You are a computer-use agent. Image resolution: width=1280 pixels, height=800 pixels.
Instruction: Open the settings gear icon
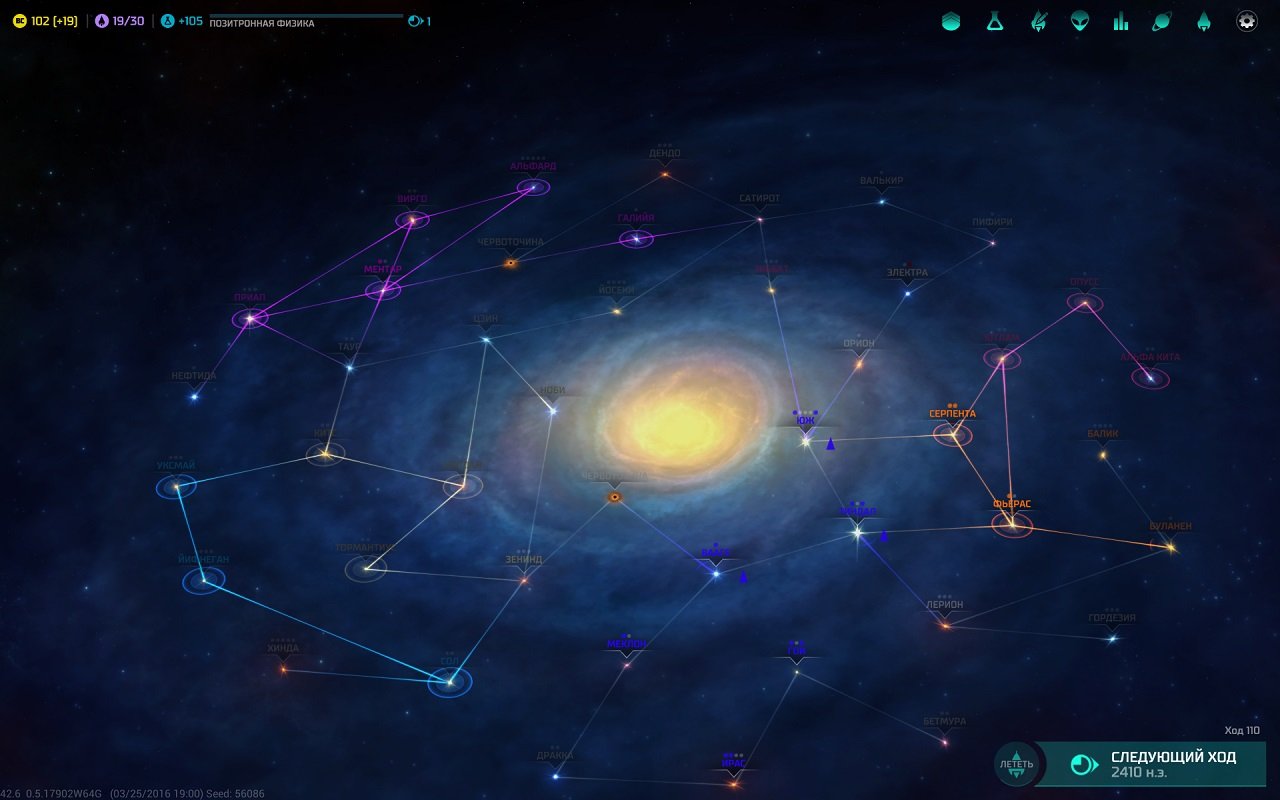coord(1246,20)
